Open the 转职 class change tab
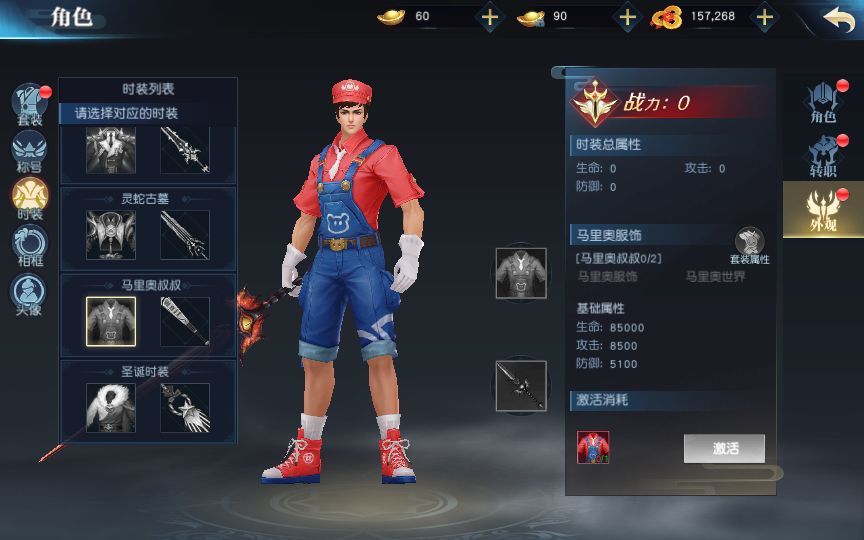This screenshot has width=864, height=540. (x=823, y=156)
